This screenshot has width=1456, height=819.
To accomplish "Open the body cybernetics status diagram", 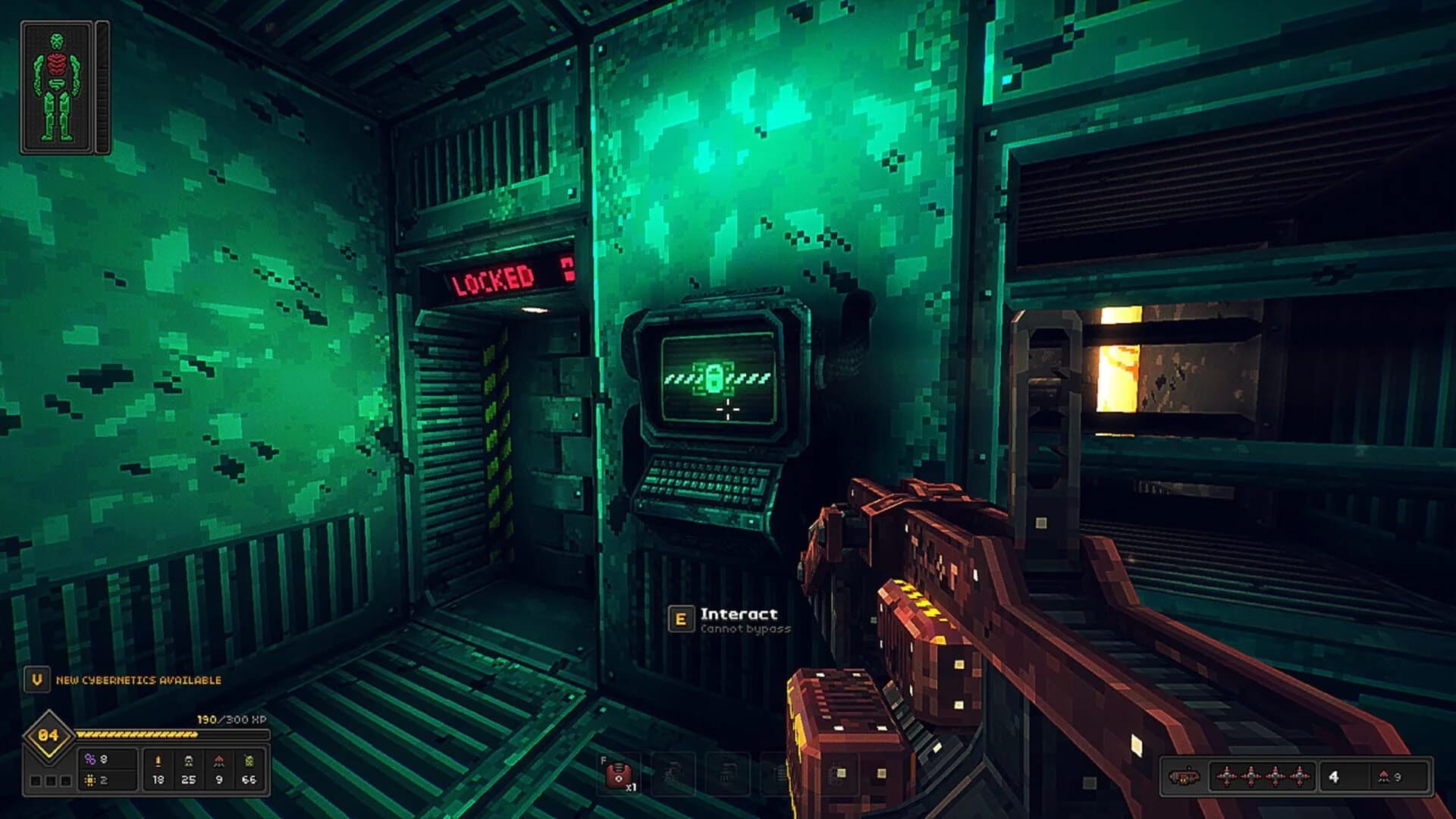I will click(57, 83).
